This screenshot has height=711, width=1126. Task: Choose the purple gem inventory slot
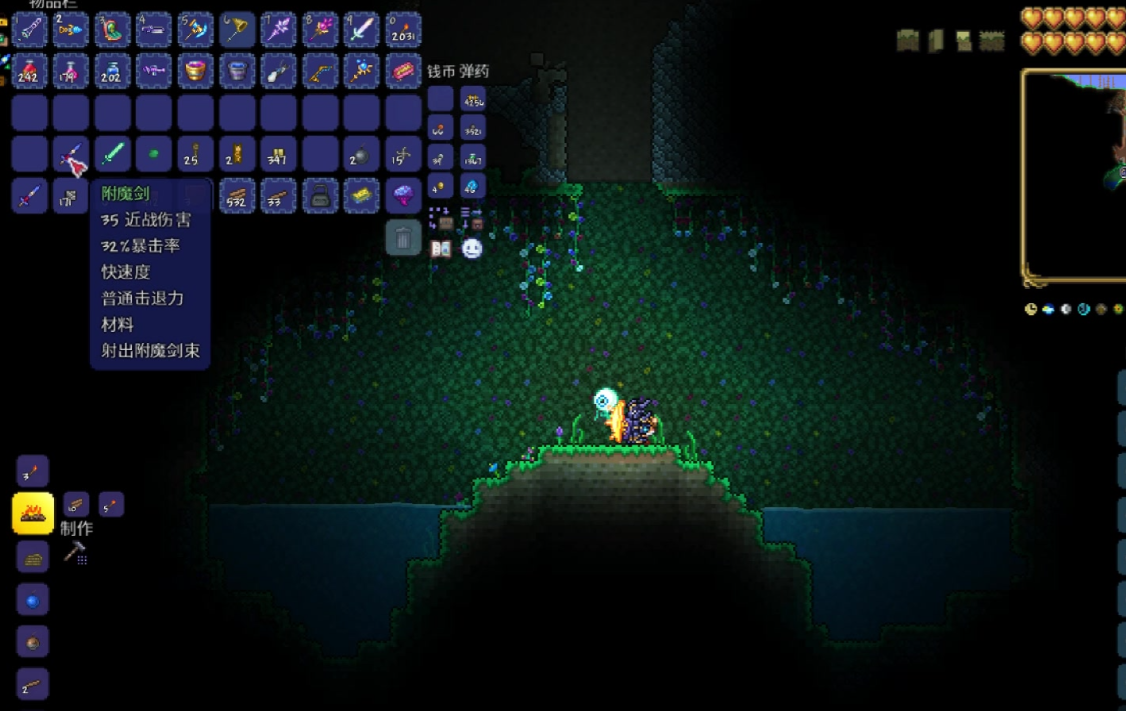pos(403,195)
